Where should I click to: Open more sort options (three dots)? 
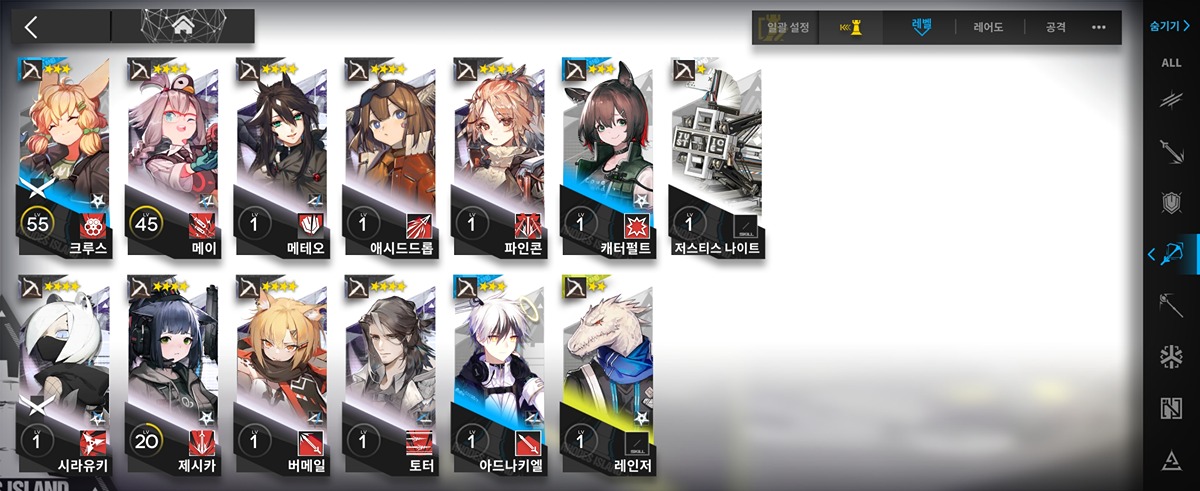[x=1099, y=27]
